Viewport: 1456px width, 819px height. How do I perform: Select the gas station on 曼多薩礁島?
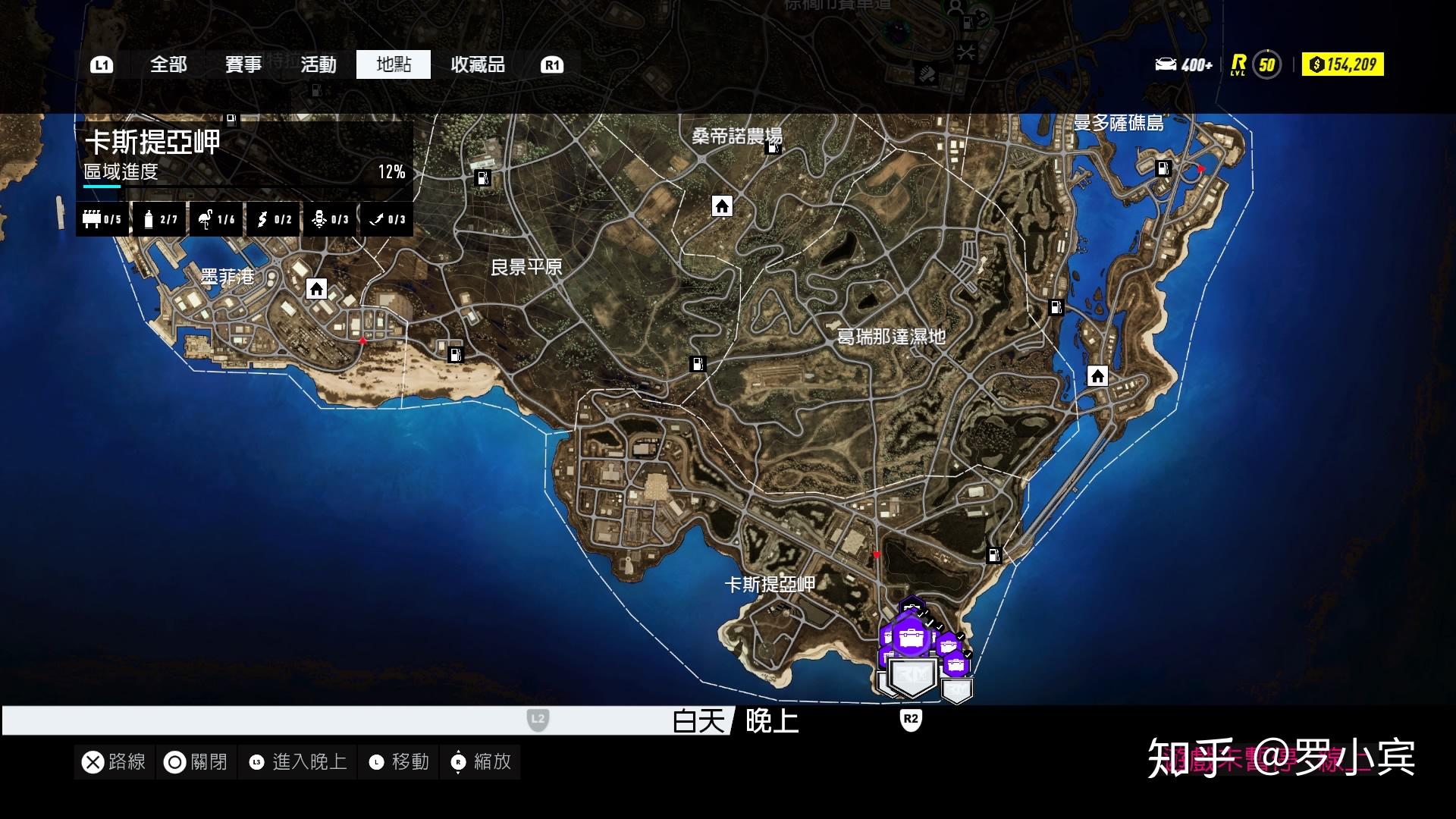coord(1163,168)
